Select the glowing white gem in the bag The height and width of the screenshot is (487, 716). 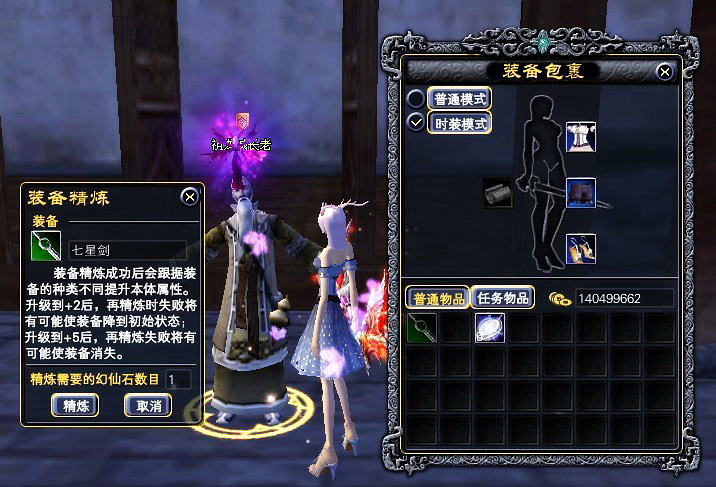[x=489, y=326]
